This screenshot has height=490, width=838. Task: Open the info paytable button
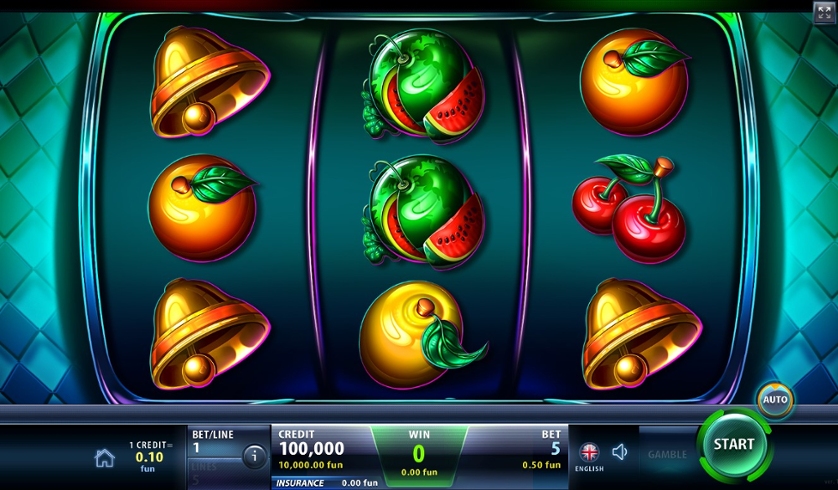254,456
